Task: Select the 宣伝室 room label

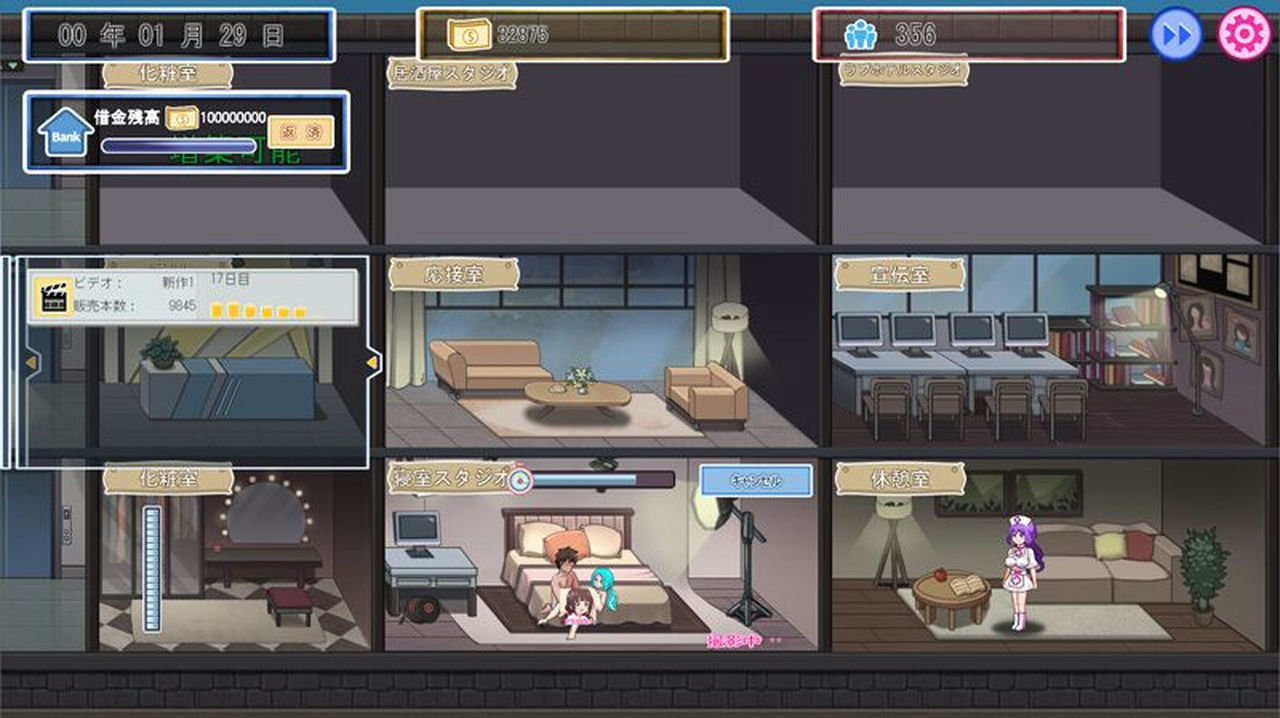Action: tap(899, 274)
